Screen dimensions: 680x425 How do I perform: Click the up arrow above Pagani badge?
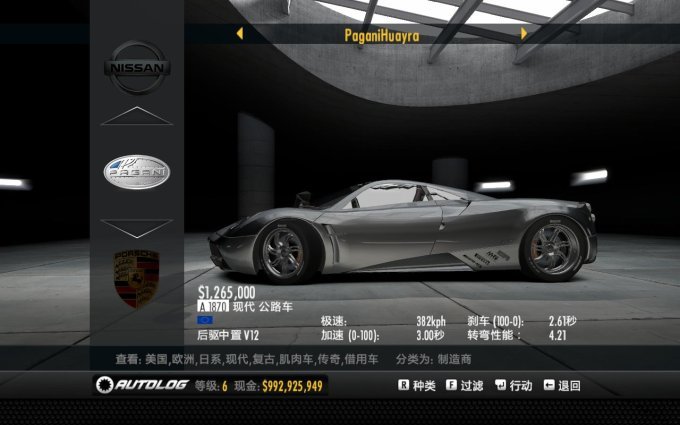pyautogui.click(x=137, y=116)
